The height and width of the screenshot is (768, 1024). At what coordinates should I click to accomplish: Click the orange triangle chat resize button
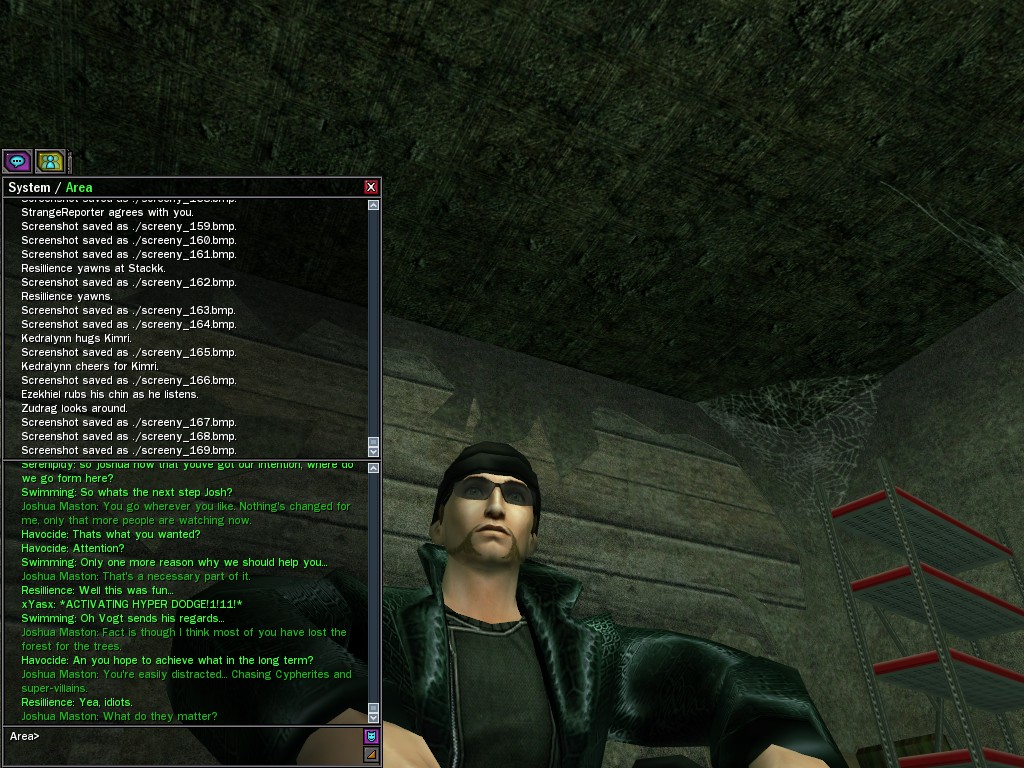click(x=371, y=754)
